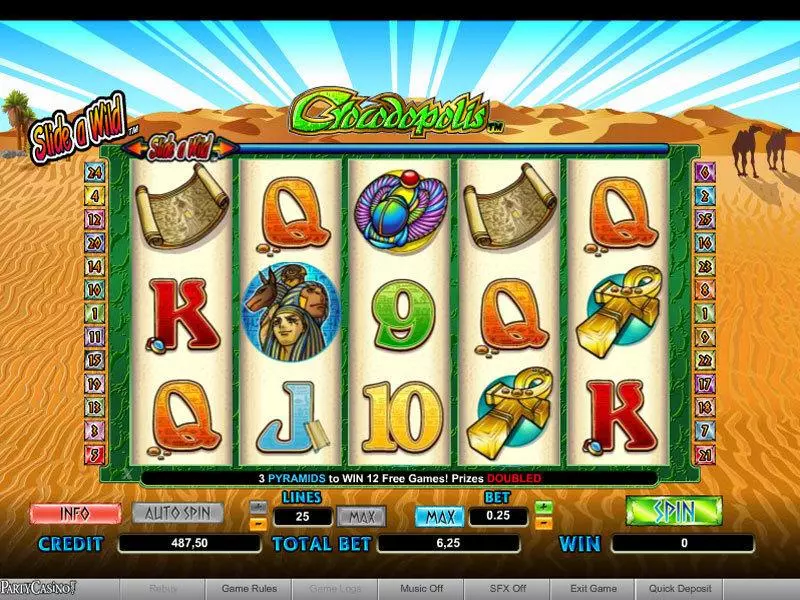This screenshot has height=600, width=800.
Task: Select payline number 24 indicator
Action: (x=96, y=170)
